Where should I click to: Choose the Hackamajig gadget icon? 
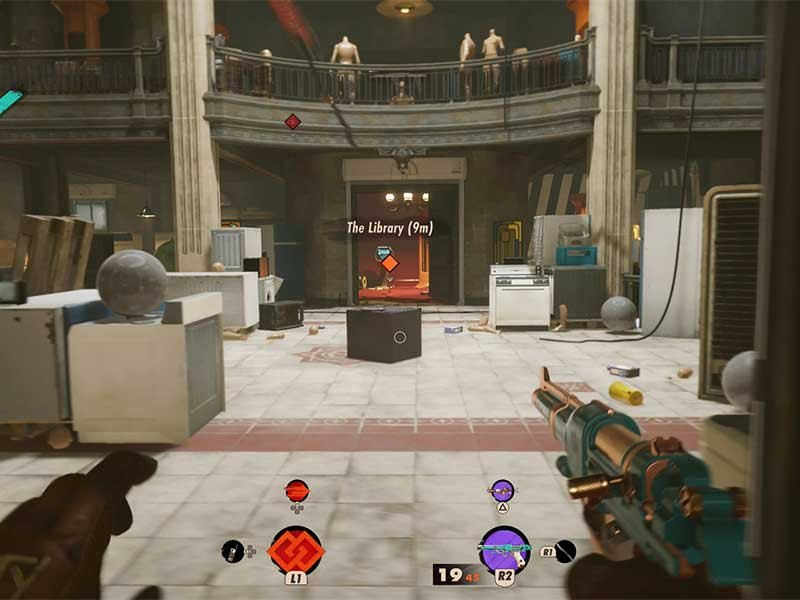[233, 549]
